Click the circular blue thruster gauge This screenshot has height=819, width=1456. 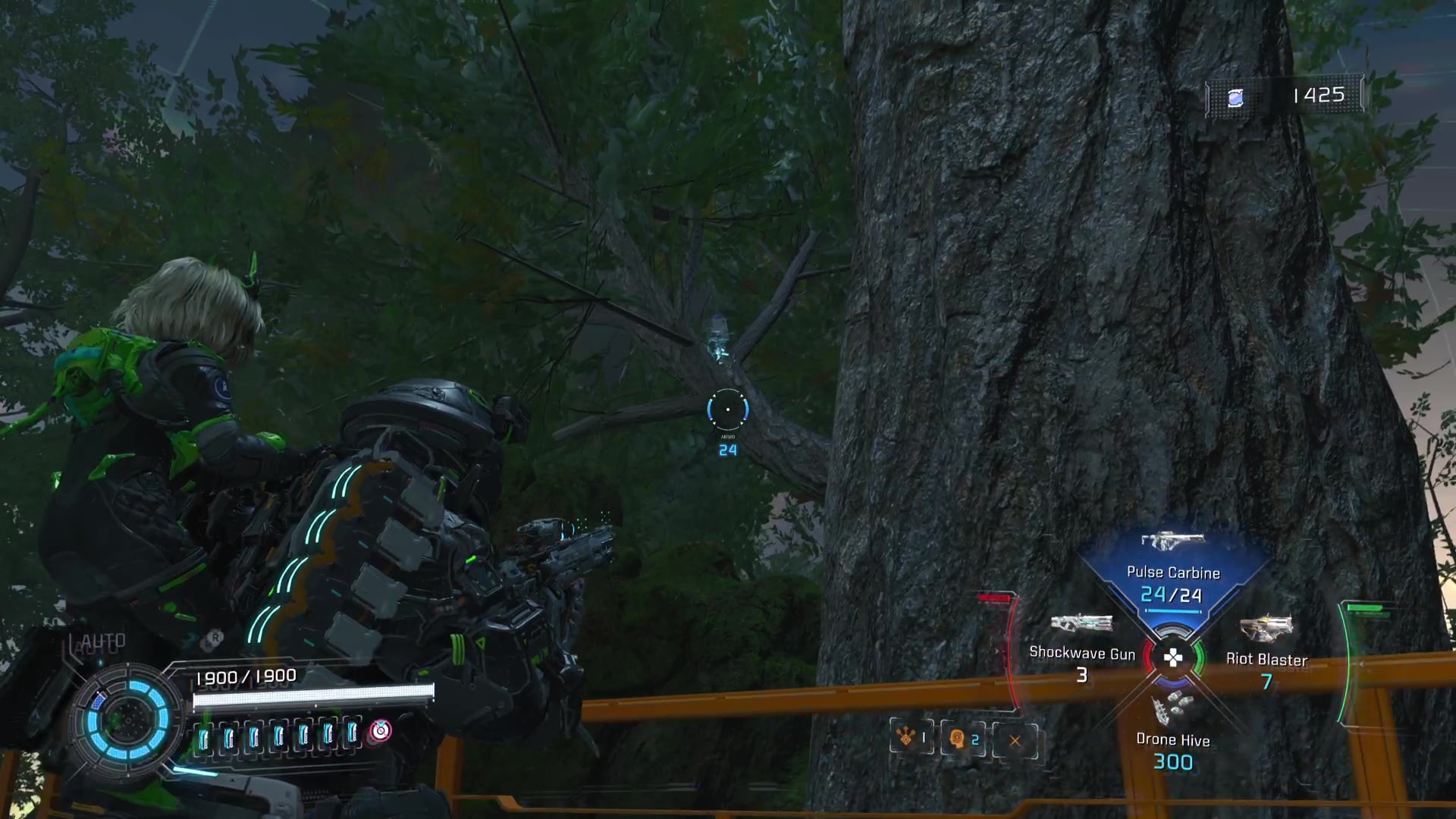click(x=128, y=719)
